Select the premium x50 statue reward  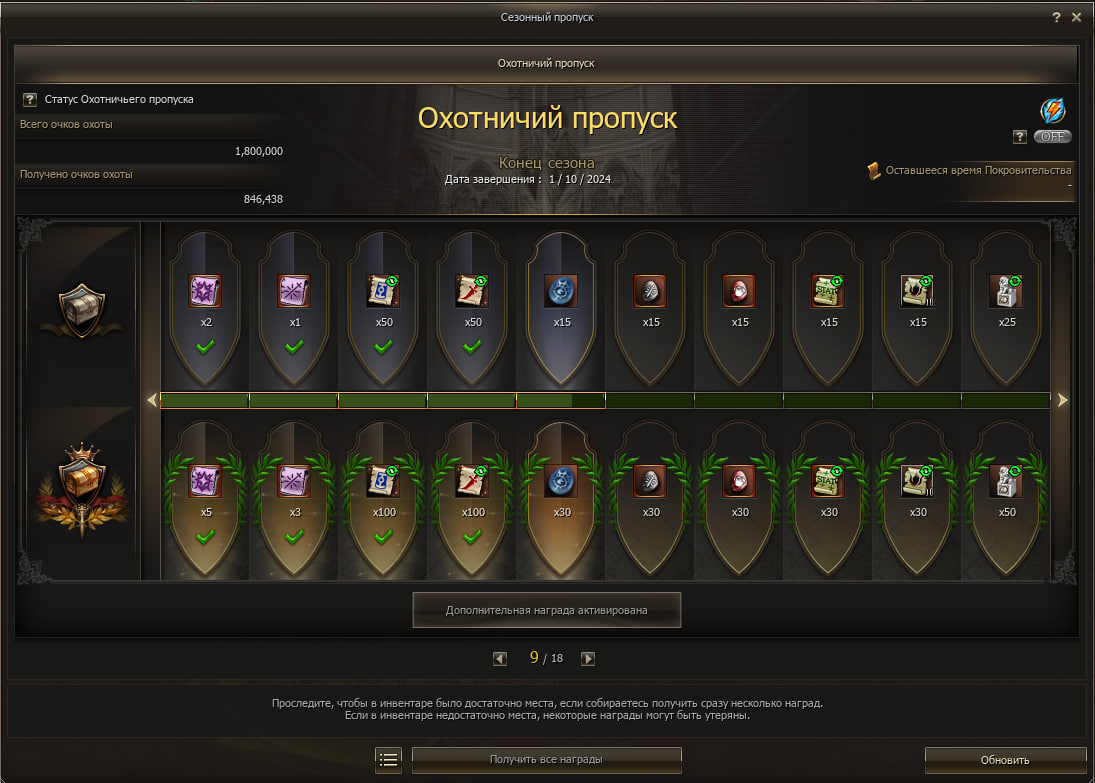(x=1006, y=481)
